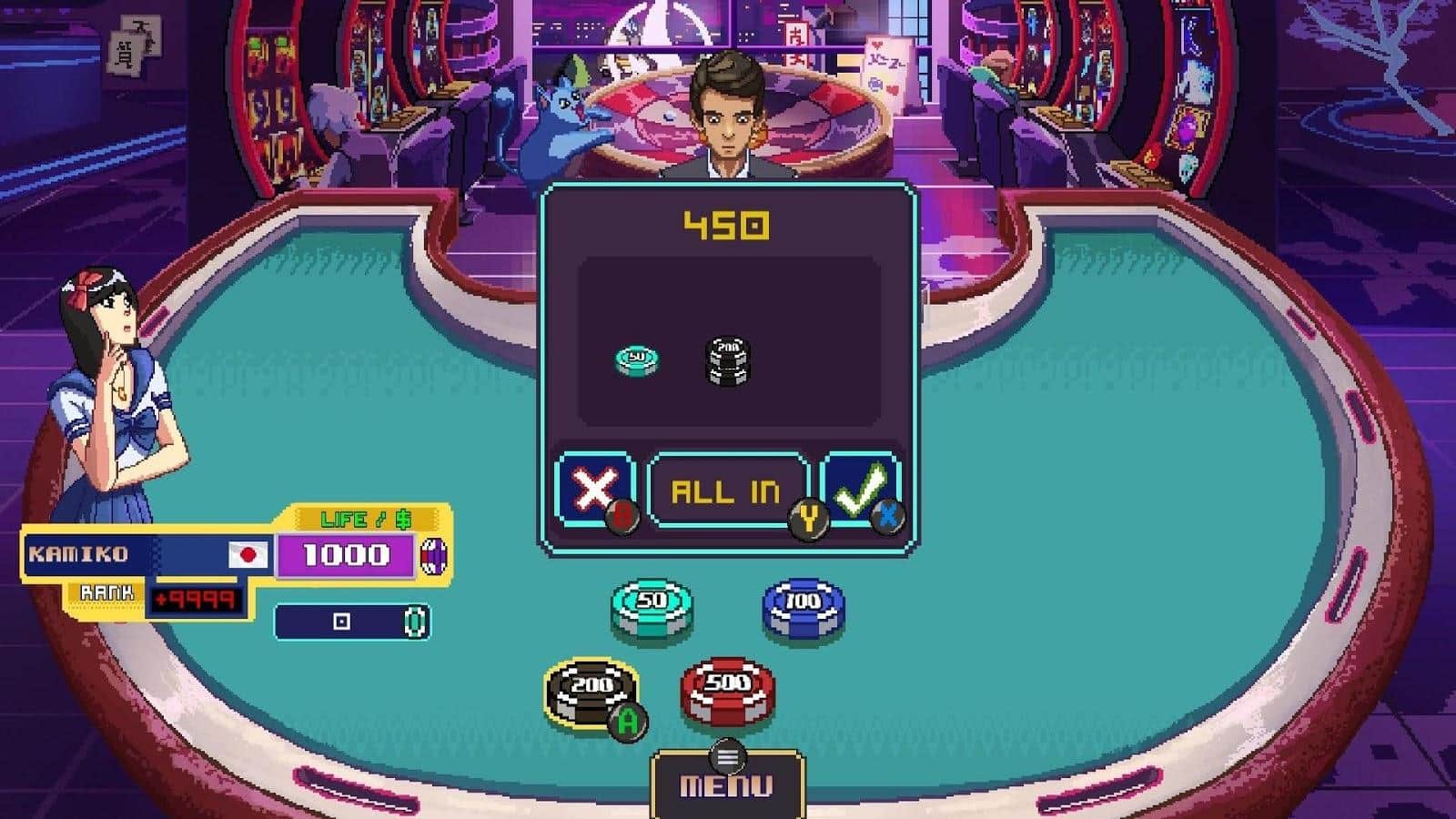Screen dimensions: 1456x819
Task: Choose the red 500 chip
Action: (x=728, y=690)
